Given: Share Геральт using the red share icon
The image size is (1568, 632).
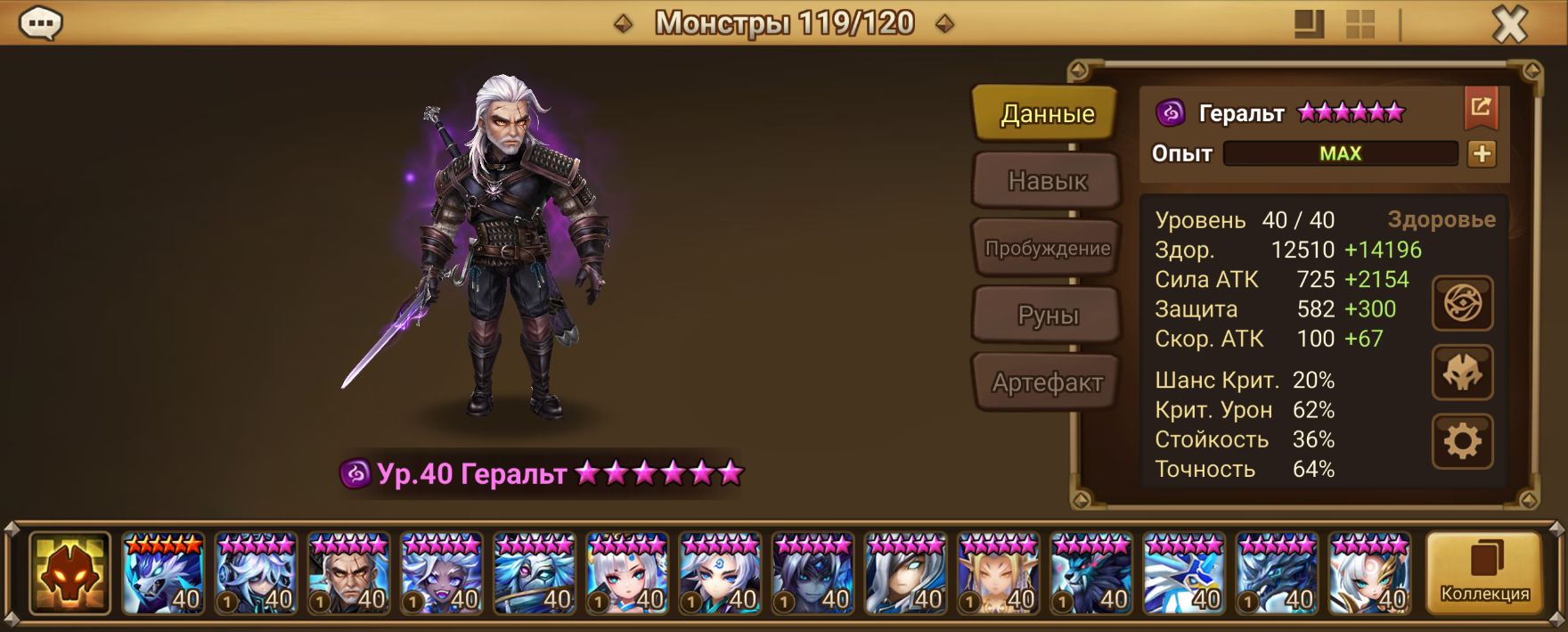Looking at the screenshot, I should [x=1481, y=108].
